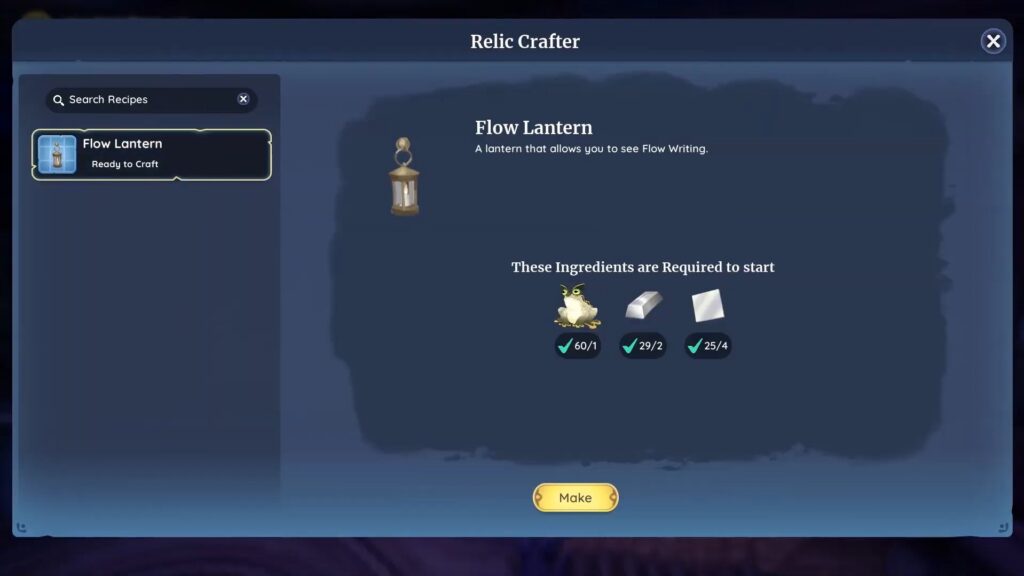Inspect the silver bar ingredient

[x=643, y=306]
